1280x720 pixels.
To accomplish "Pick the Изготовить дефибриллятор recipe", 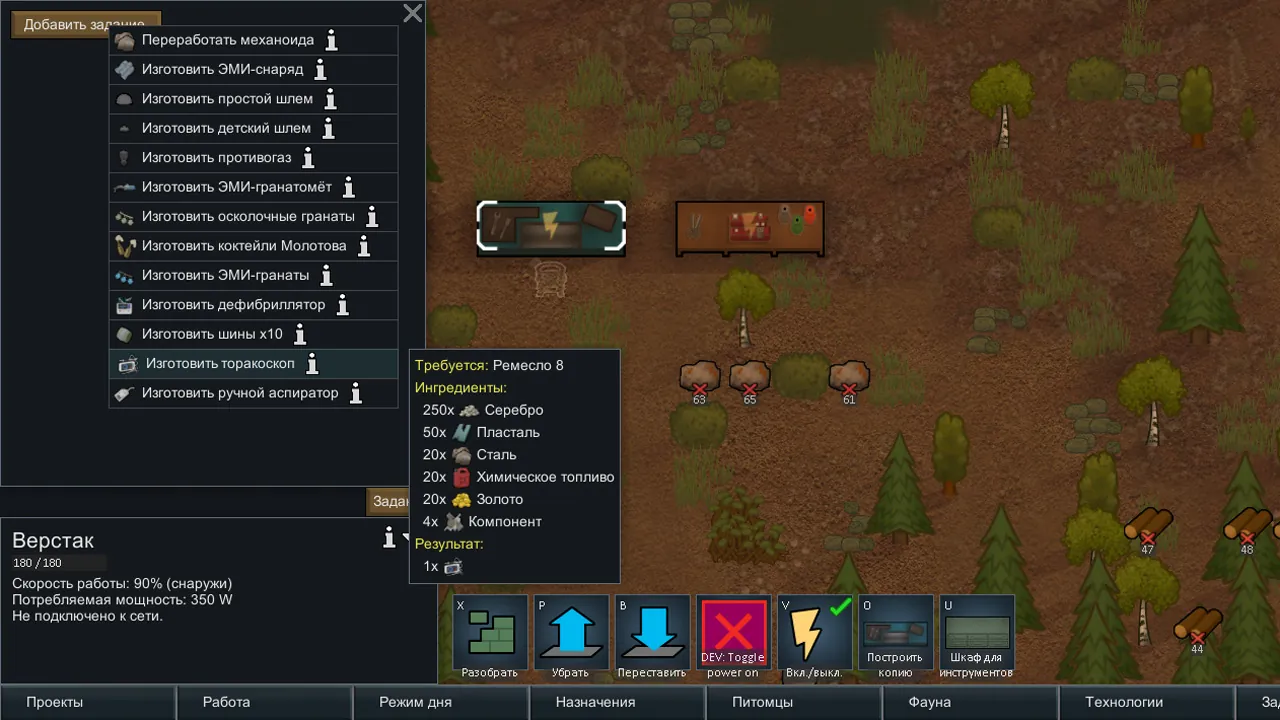I will click(233, 305).
